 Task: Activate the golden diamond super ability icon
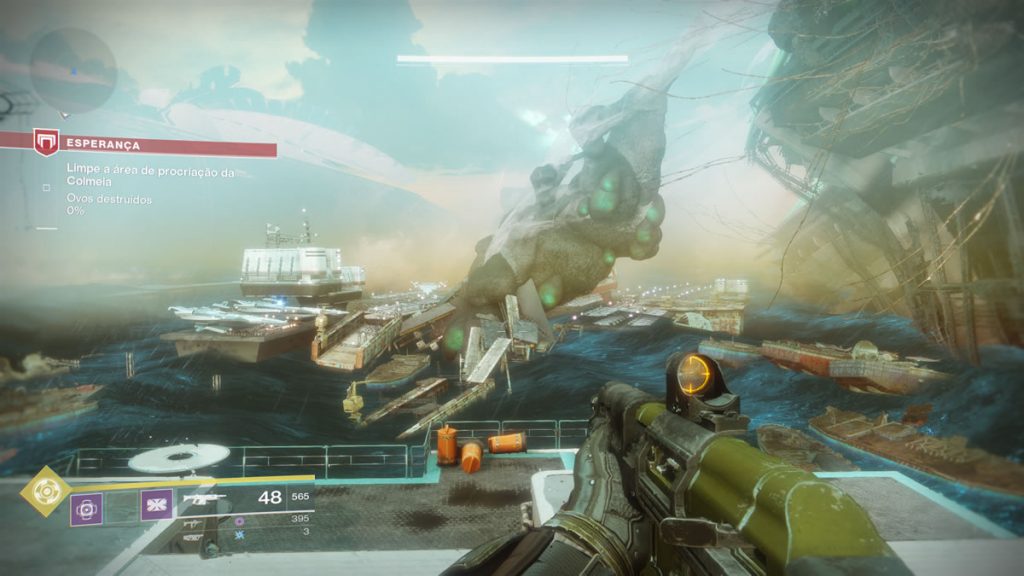click(45, 491)
